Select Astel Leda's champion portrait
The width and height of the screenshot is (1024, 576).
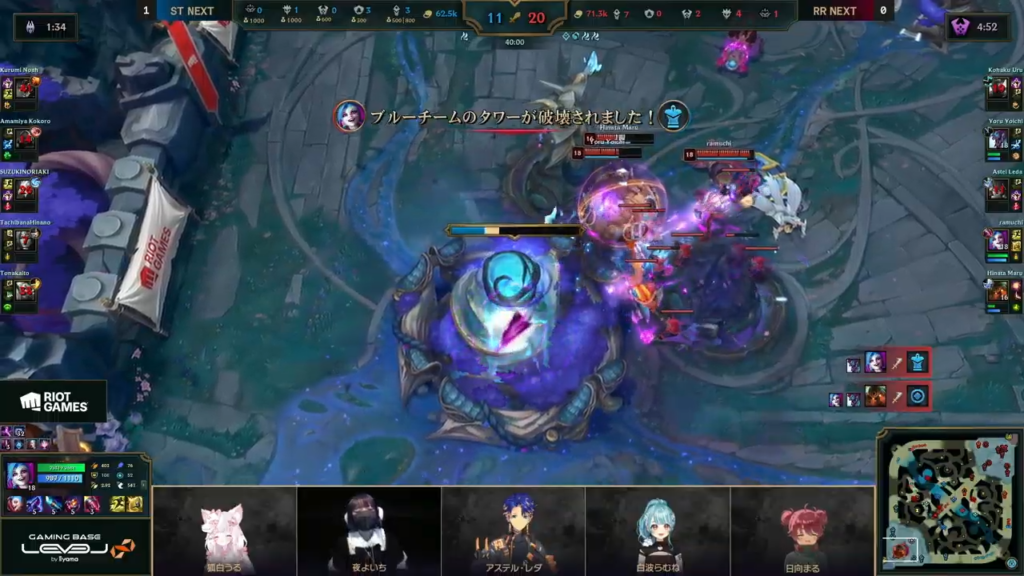(x=998, y=190)
